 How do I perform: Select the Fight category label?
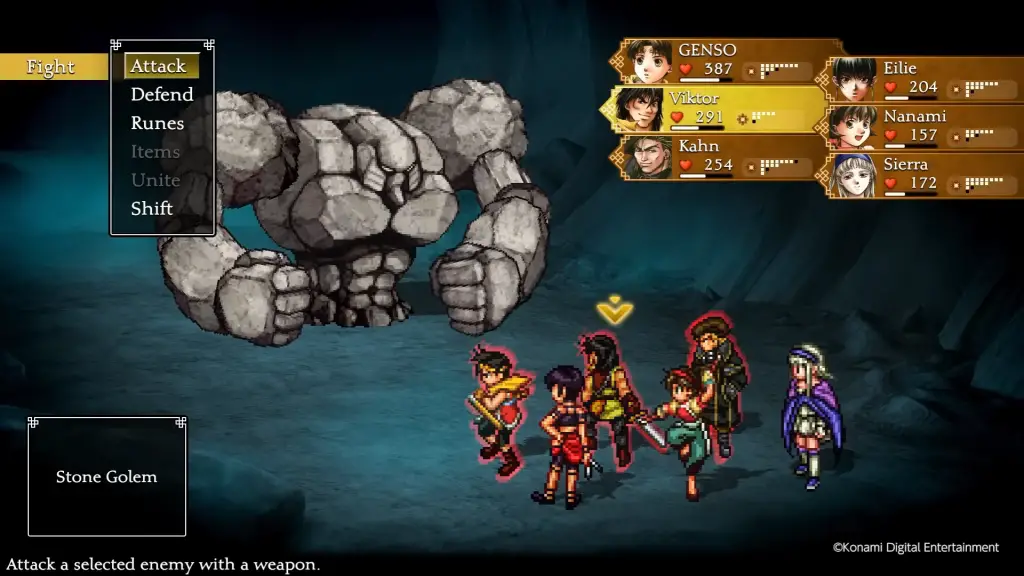(51, 67)
